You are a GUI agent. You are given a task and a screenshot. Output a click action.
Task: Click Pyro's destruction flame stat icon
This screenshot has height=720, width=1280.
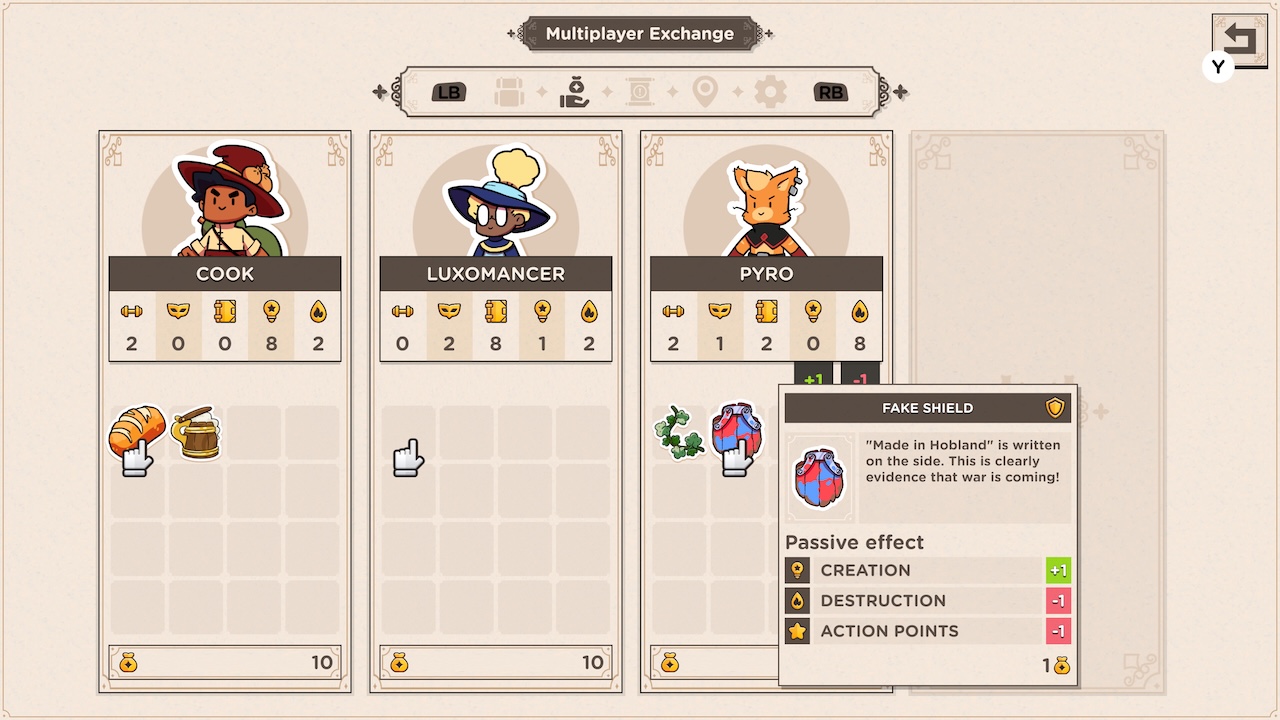point(859,313)
